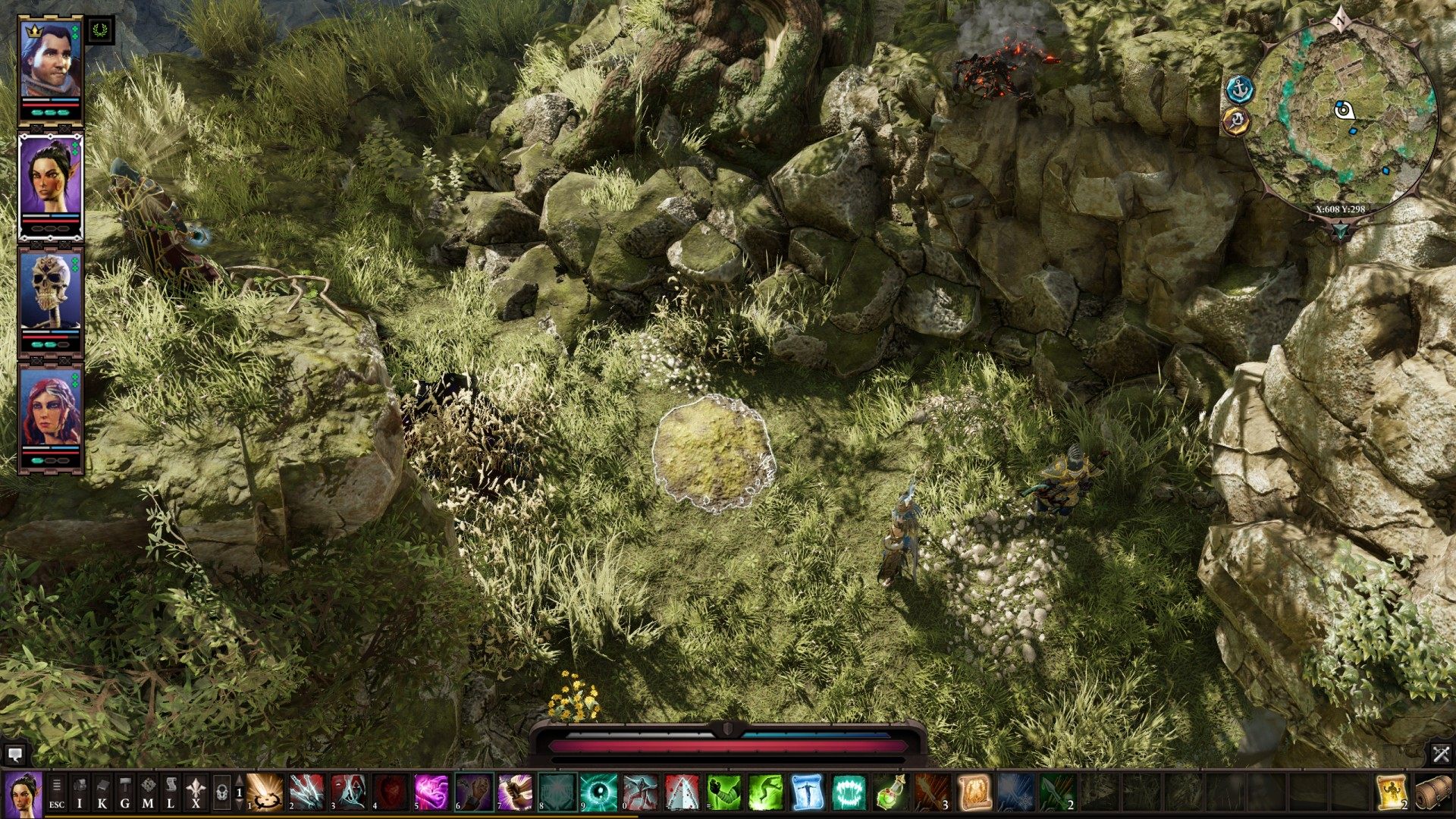Image resolution: width=1456 pixels, height=819 pixels.
Task: Click the minimap circle
Action: tap(1341, 114)
